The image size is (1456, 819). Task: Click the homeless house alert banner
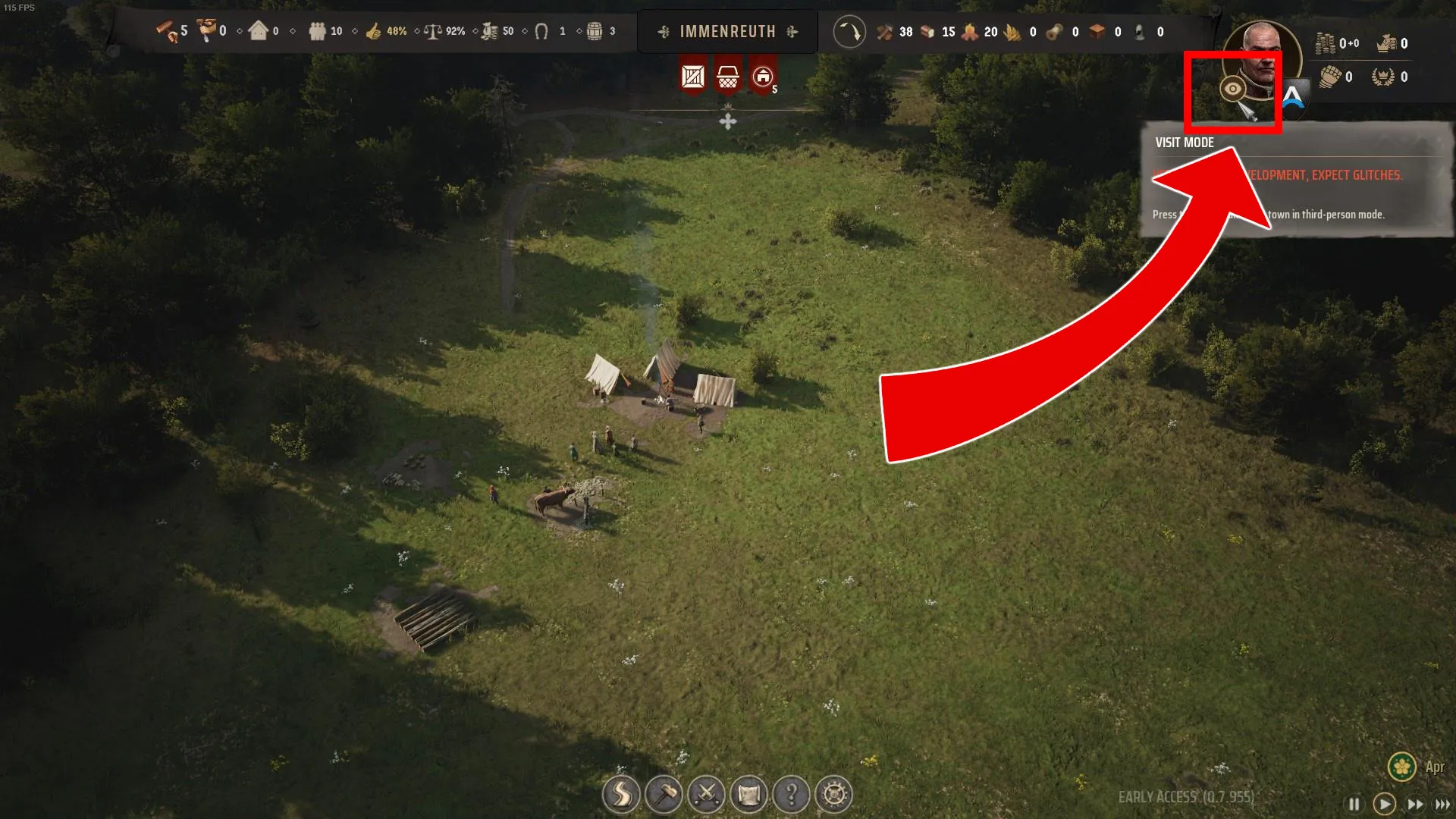(x=763, y=77)
